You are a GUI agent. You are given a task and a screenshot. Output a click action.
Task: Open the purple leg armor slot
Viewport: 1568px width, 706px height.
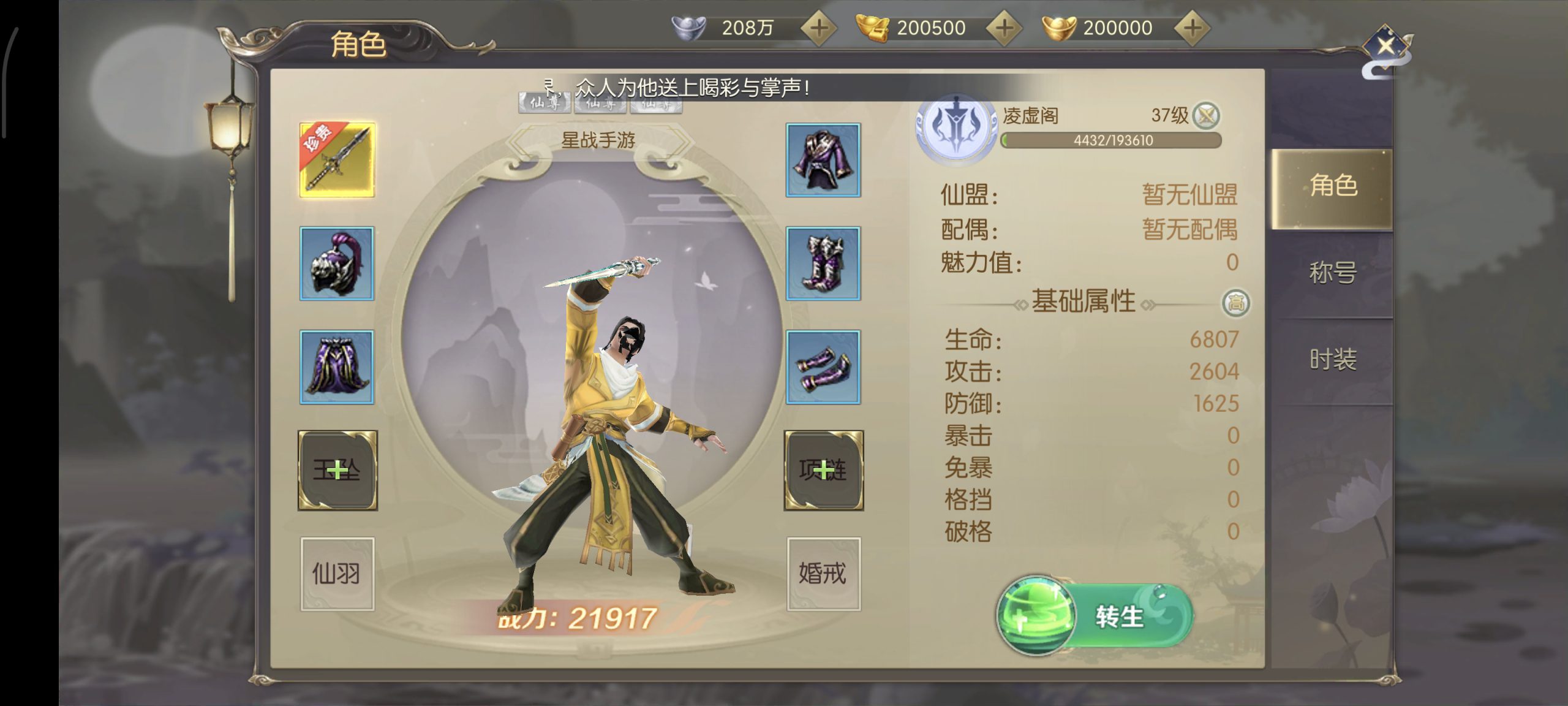point(337,367)
